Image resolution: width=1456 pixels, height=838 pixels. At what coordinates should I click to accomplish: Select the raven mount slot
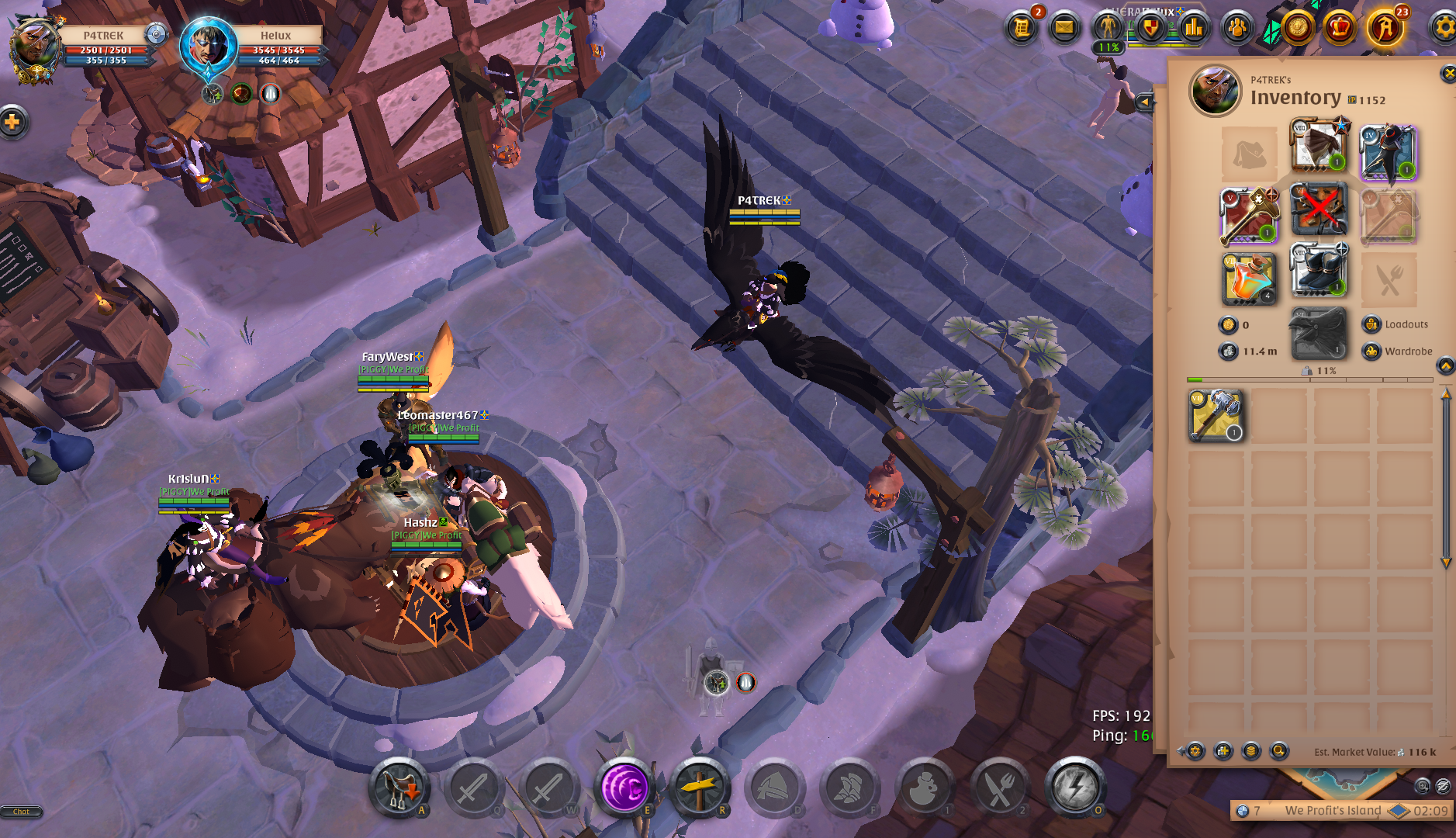pos(1318,334)
